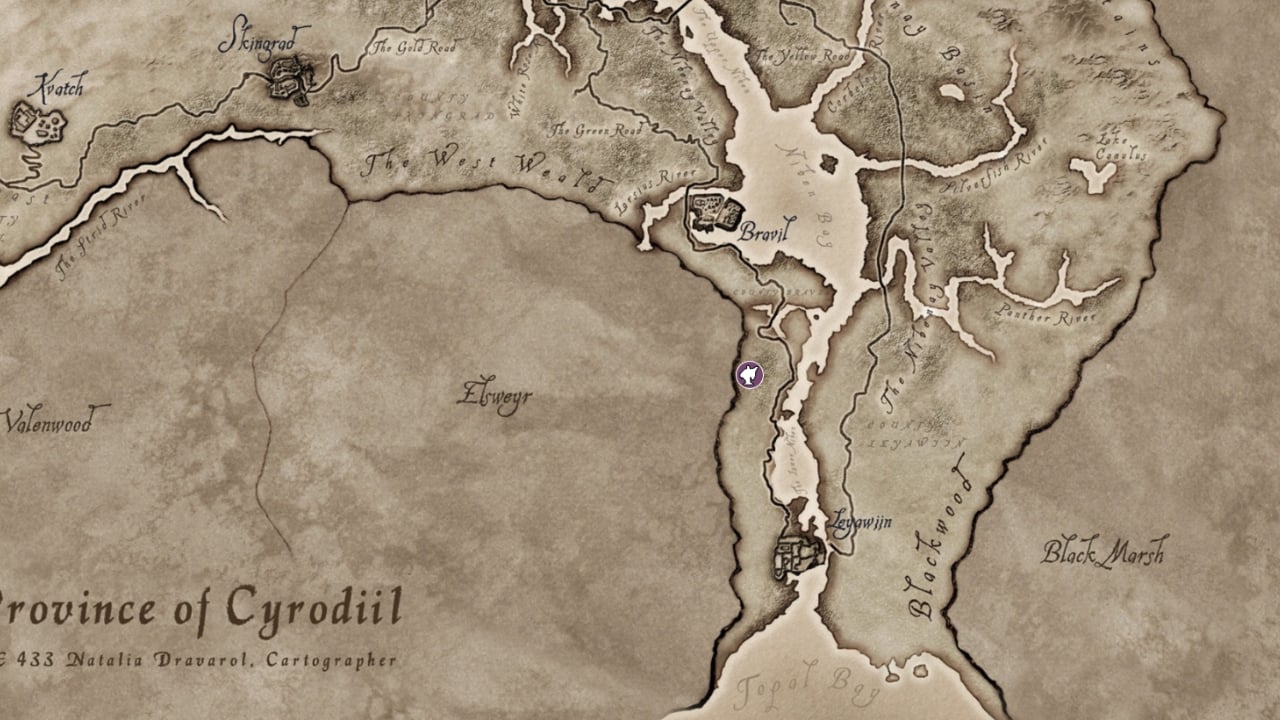Image resolution: width=1280 pixels, height=720 pixels.
Task: Select the Province of Cyrodiil title
Action: [200, 607]
